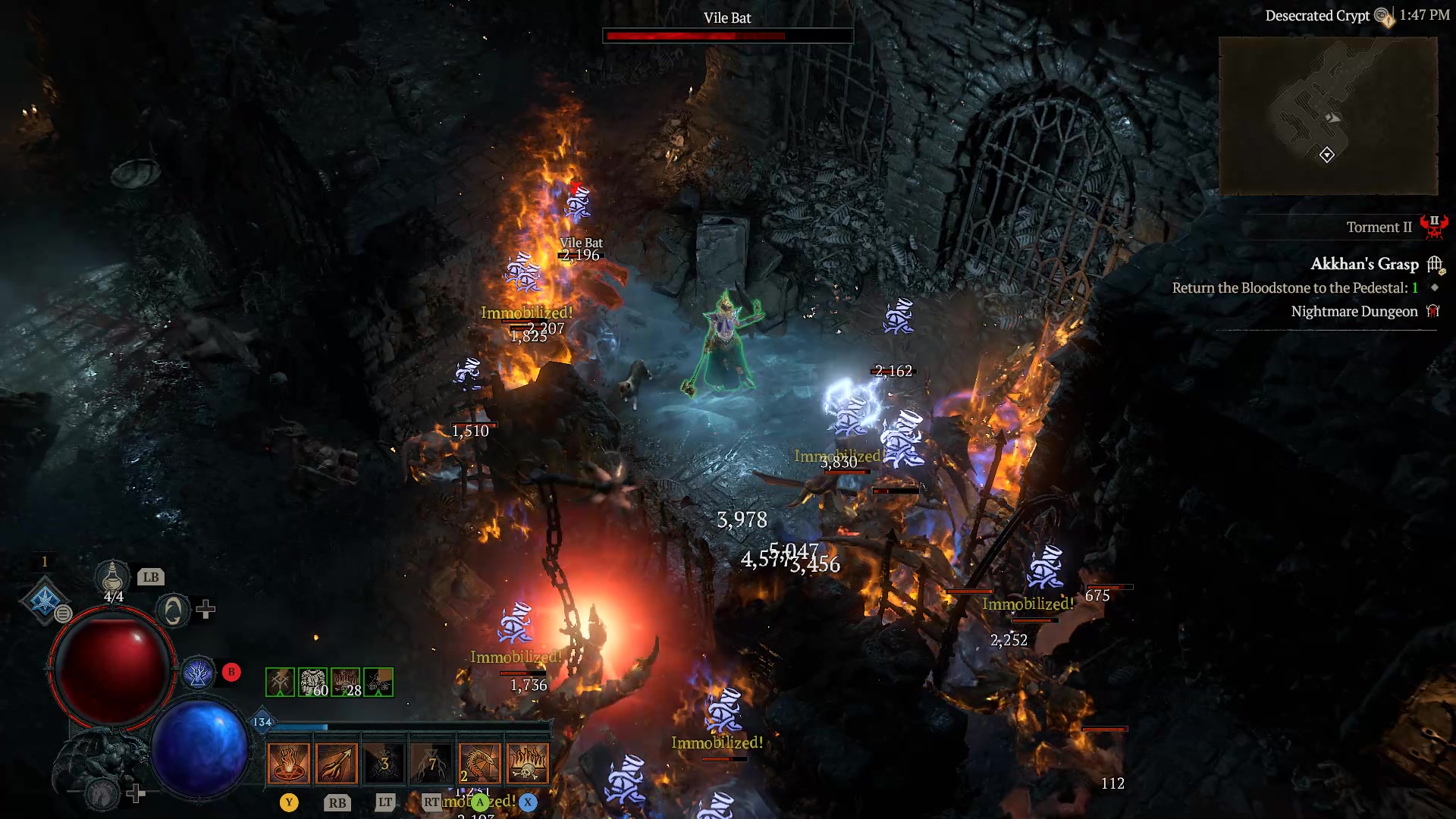Open the mount icon near the resource orb
This screenshot has height=819, width=1456.
pyautogui.click(x=102, y=792)
